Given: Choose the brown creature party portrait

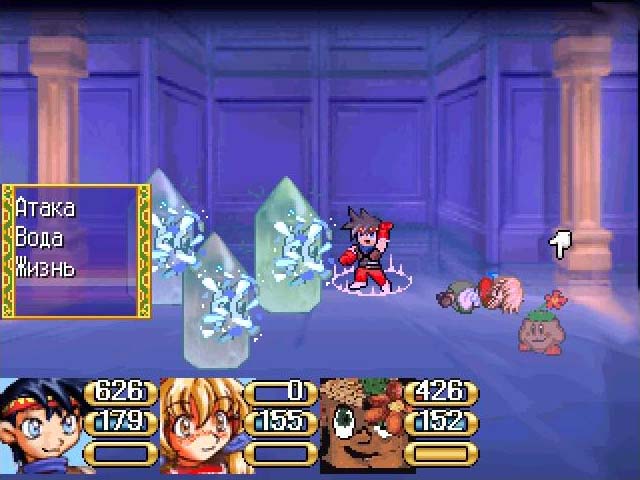Looking at the screenshot, I should [360, 426].
